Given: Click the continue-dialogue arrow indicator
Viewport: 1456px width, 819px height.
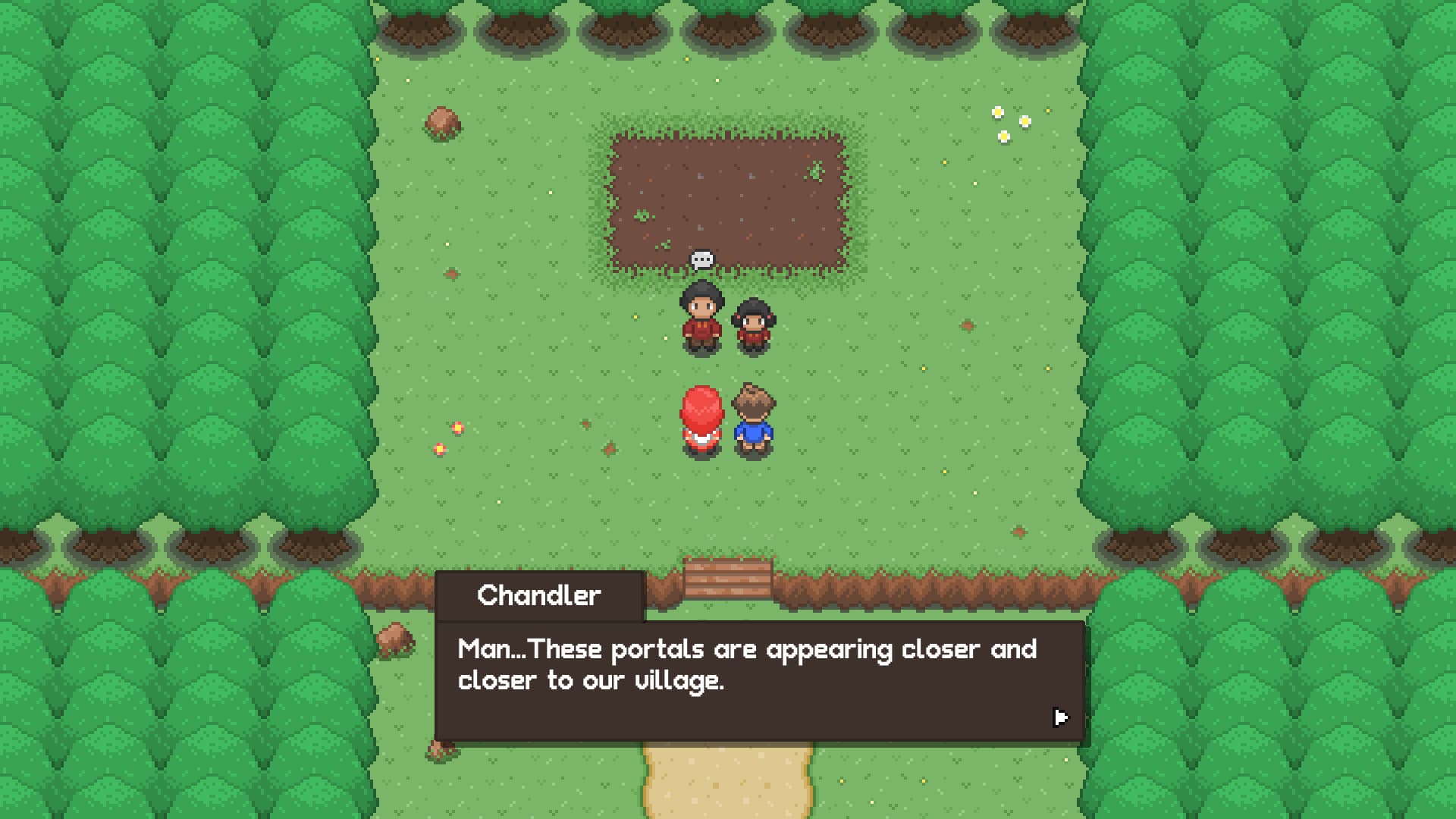Looking at the screenshot, I should [x=1060, y=716].
